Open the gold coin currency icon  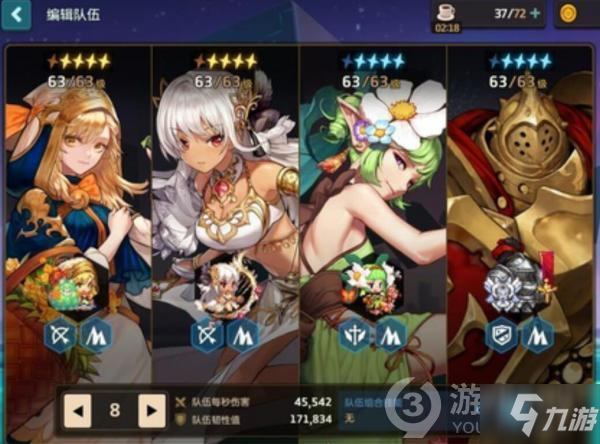572,14
